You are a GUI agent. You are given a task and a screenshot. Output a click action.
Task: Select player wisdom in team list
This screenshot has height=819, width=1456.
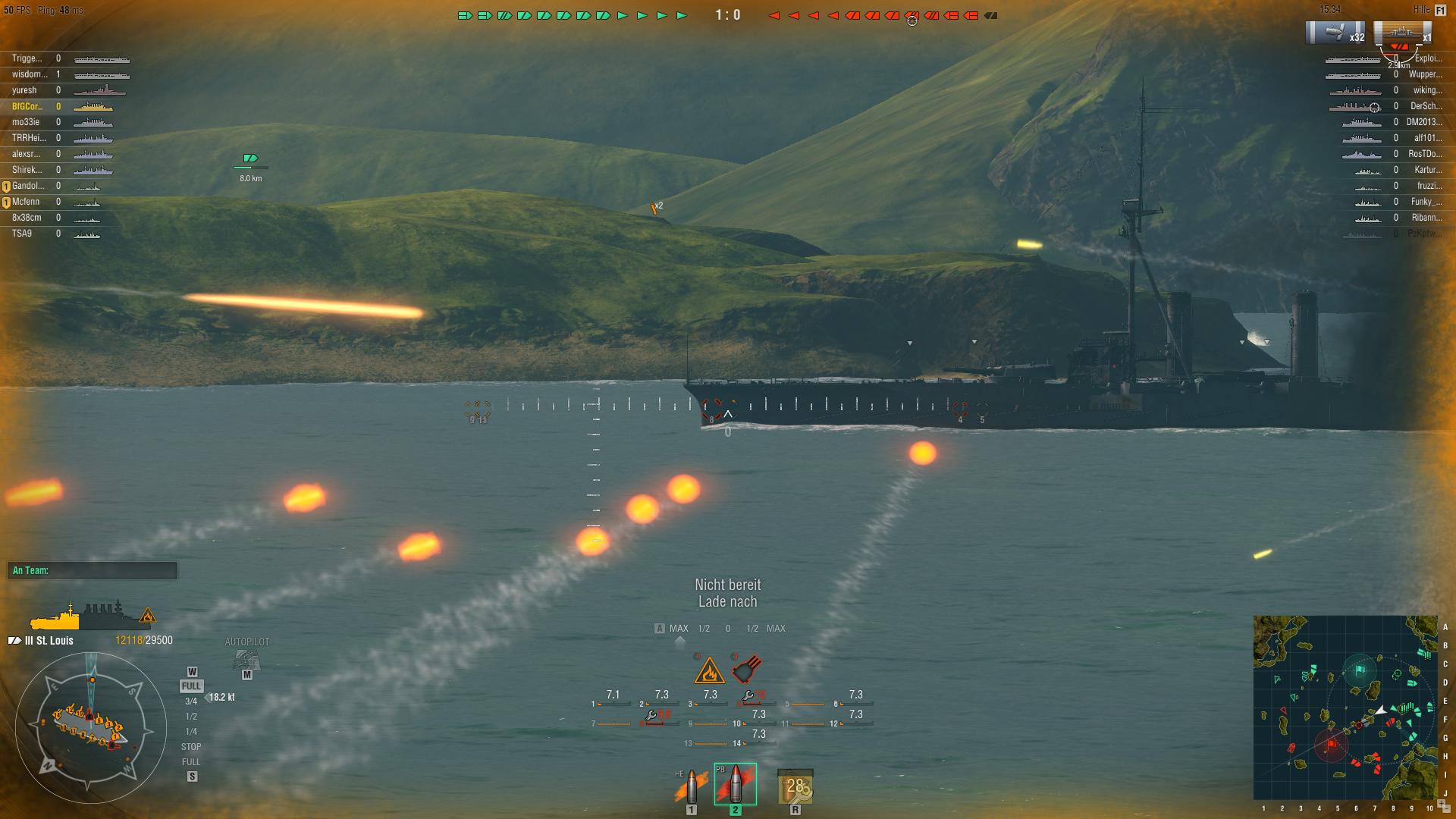(30, 74)
